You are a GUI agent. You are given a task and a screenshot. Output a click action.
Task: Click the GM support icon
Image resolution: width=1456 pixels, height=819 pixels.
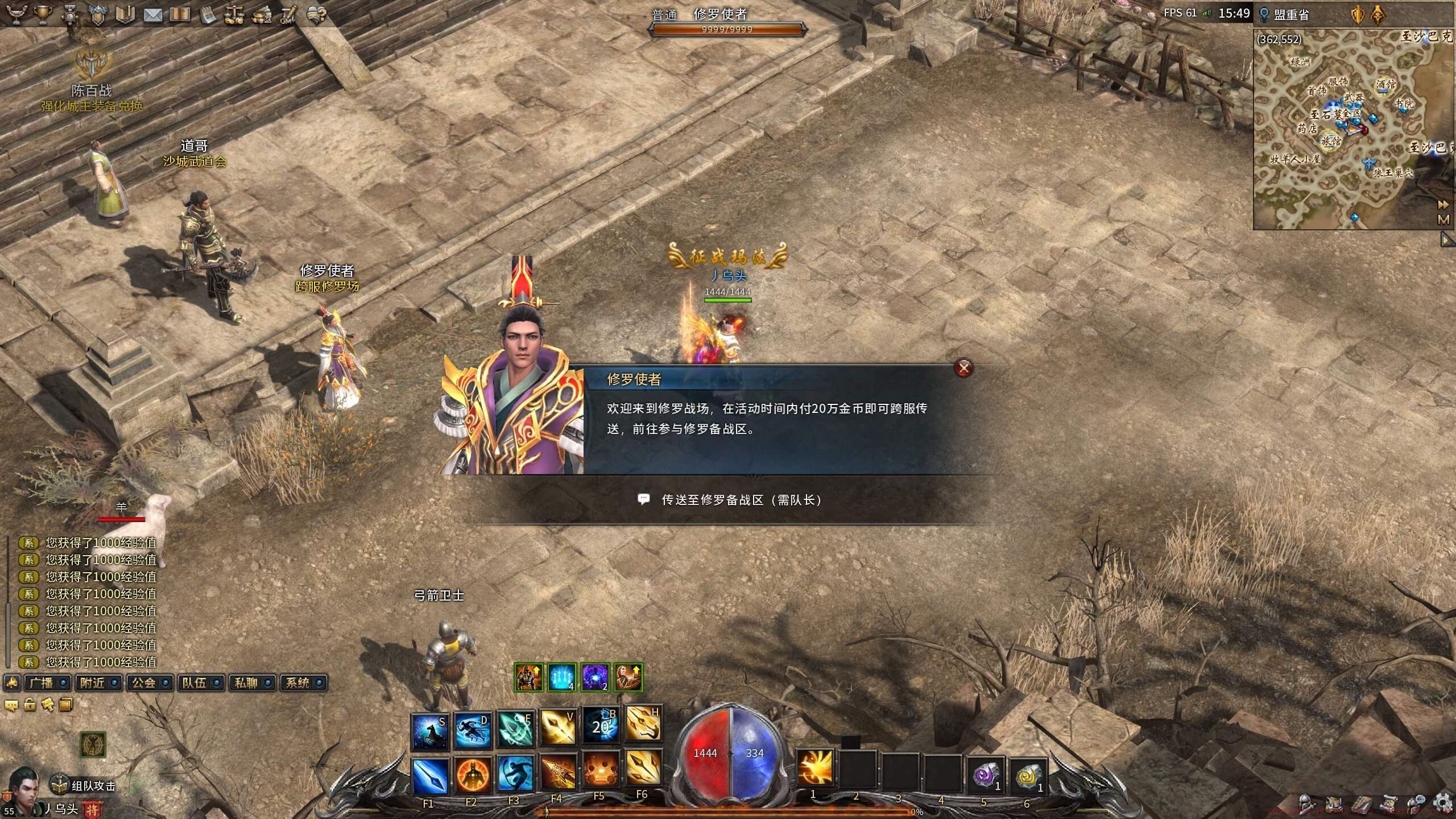point(288,15)
